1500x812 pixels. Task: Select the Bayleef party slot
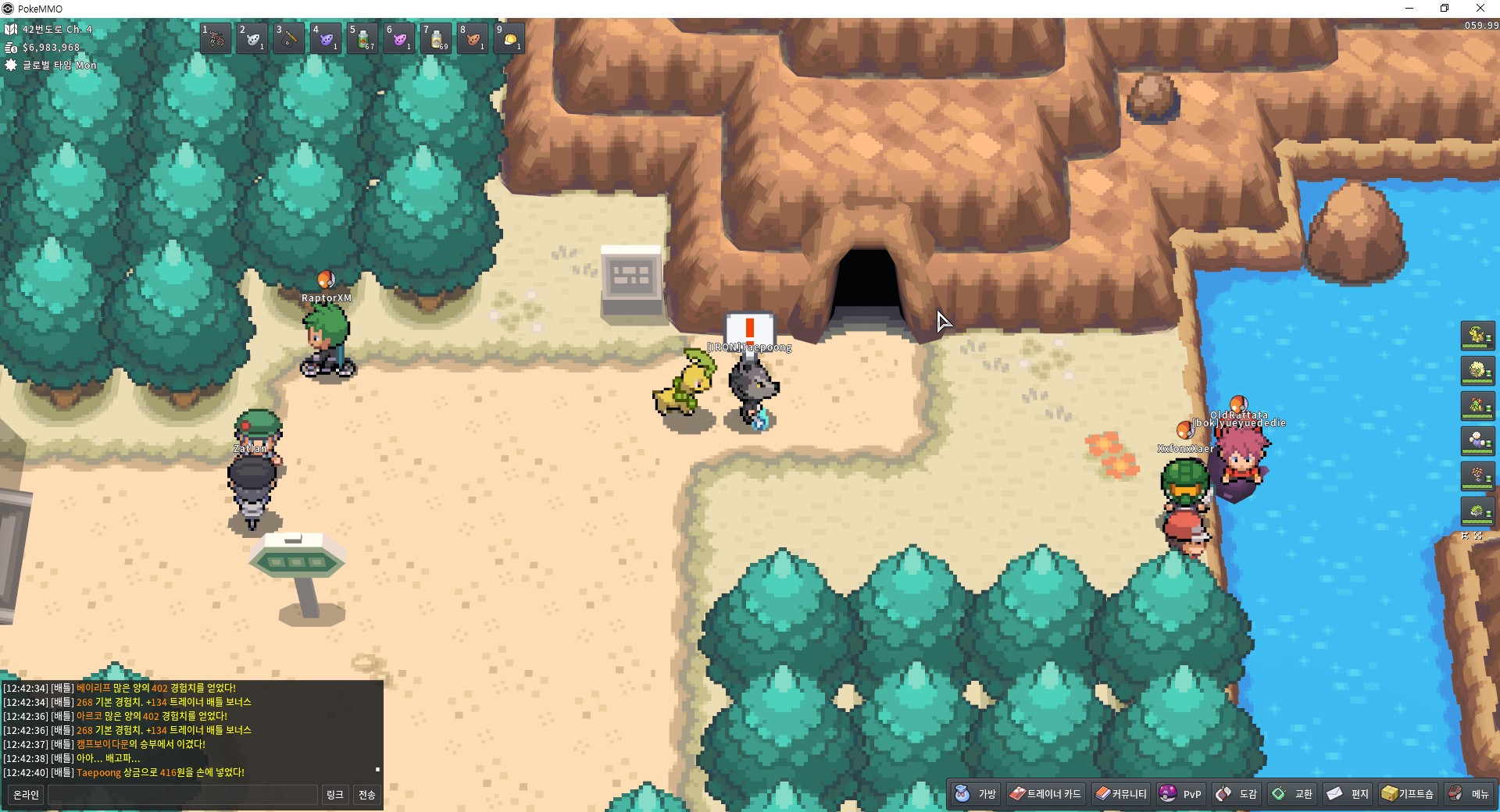(x=1477, y=336)
